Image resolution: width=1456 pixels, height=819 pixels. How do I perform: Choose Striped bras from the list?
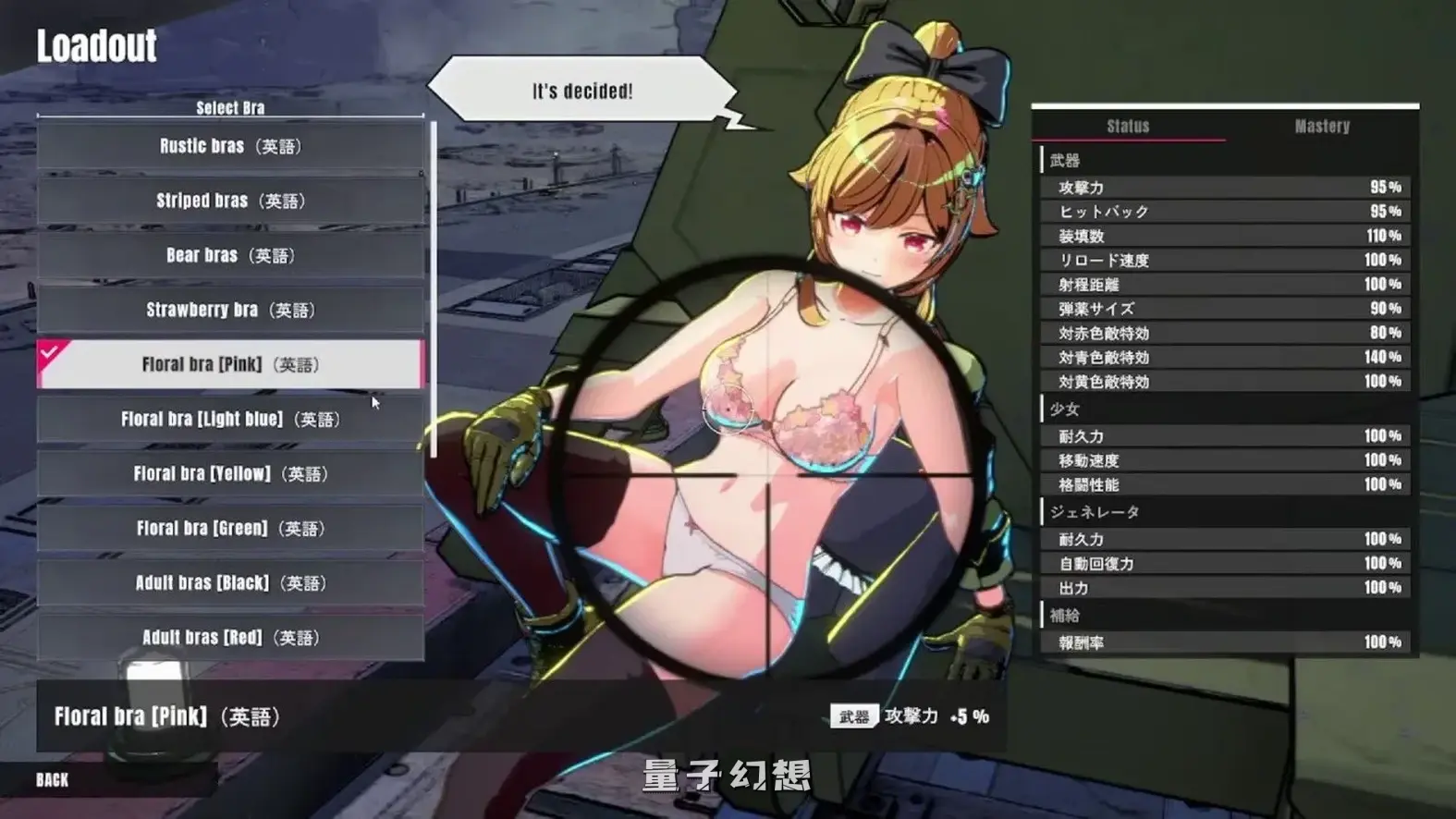pos(228,201)
